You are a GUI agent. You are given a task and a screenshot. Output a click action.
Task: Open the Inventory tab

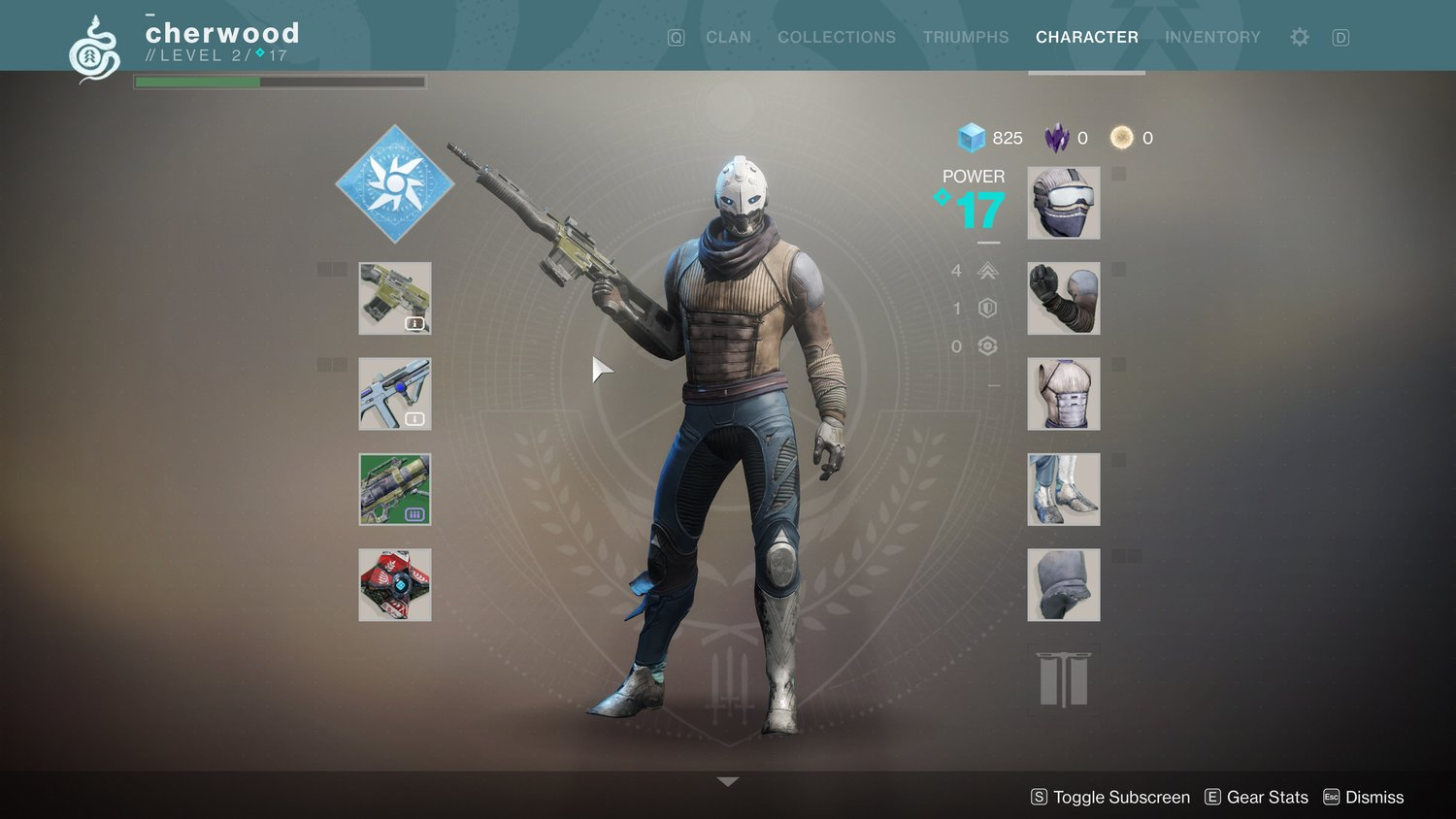[1212, 37]
